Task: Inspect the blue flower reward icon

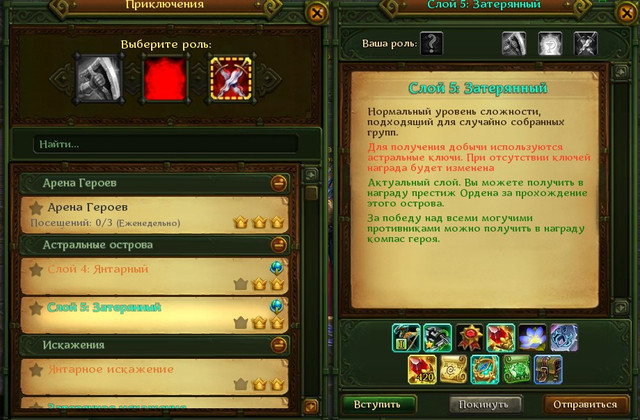Action: [x=533, y=338]
